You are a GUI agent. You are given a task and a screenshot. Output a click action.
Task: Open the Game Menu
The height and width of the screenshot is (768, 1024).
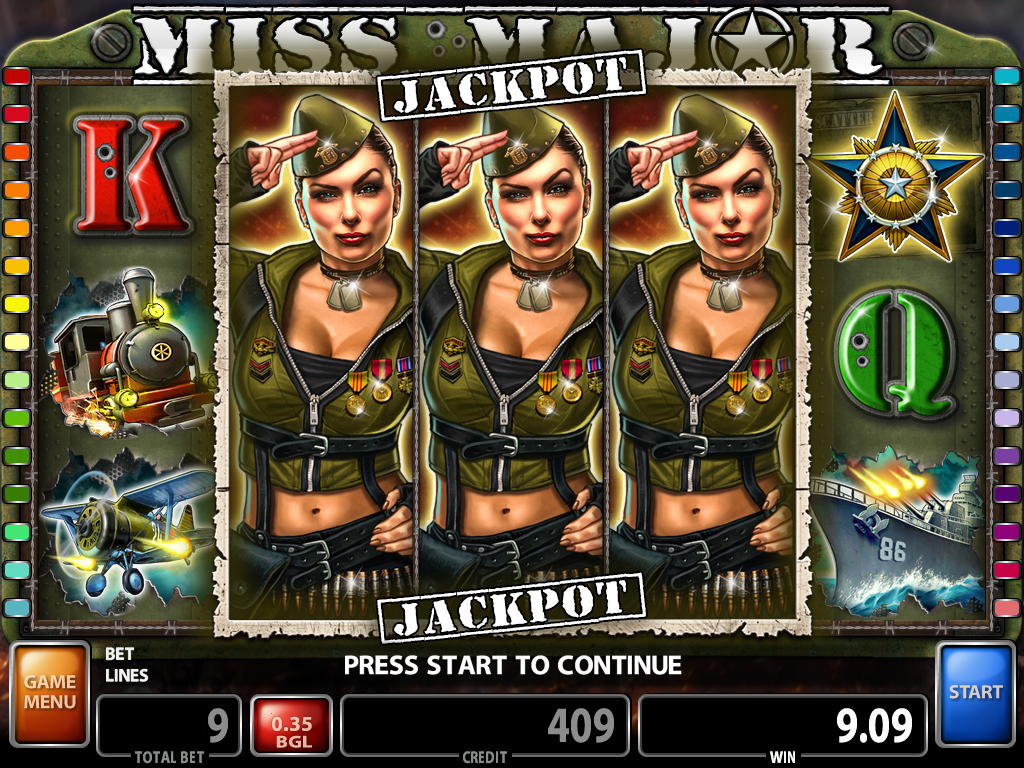tap(50, 691)
